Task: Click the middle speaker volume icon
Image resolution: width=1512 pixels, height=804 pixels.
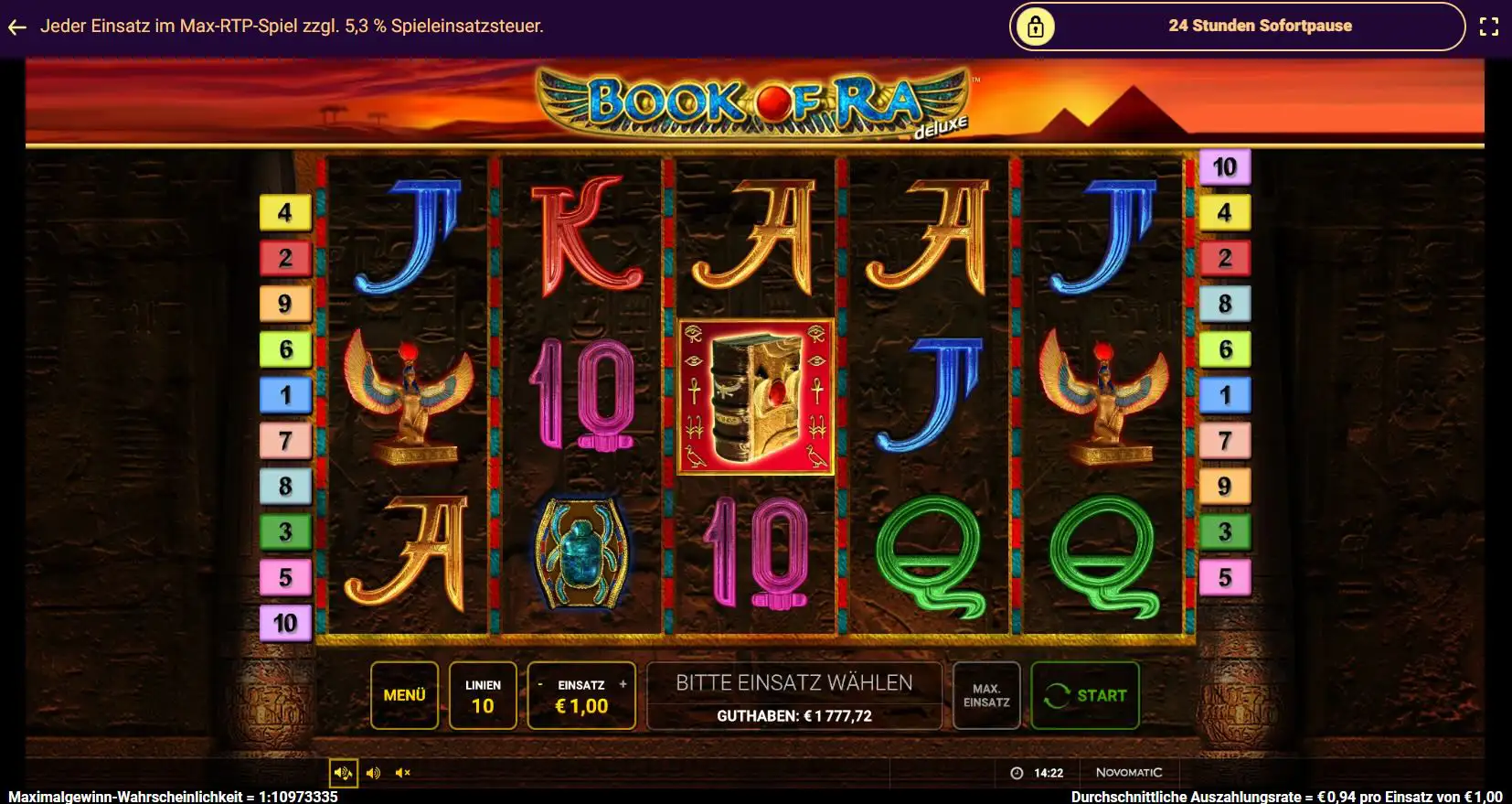Action: [x=373, y=773]
